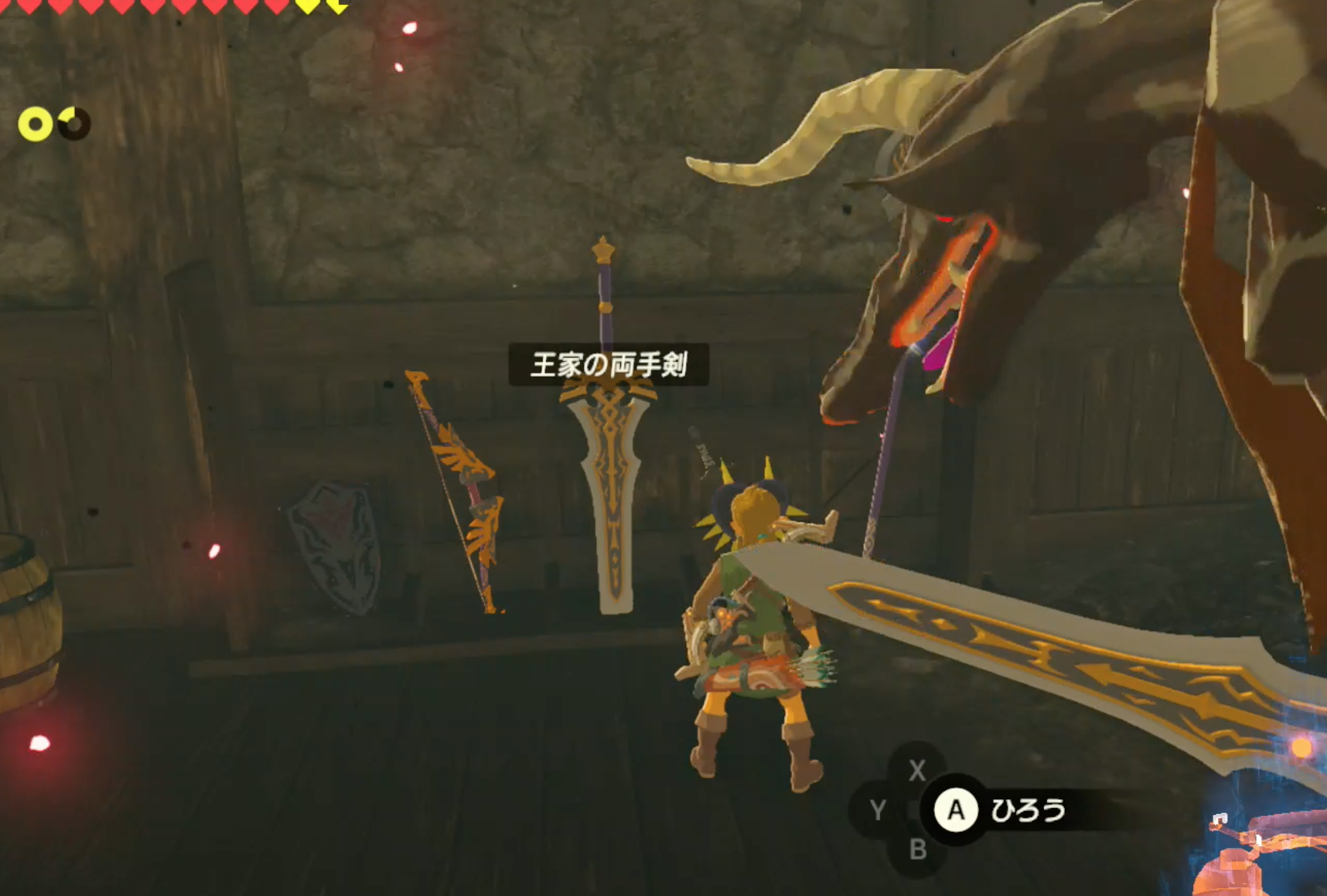Select the B button icon in prompt cluster
Screen dimensions: 1327x896
917,849
